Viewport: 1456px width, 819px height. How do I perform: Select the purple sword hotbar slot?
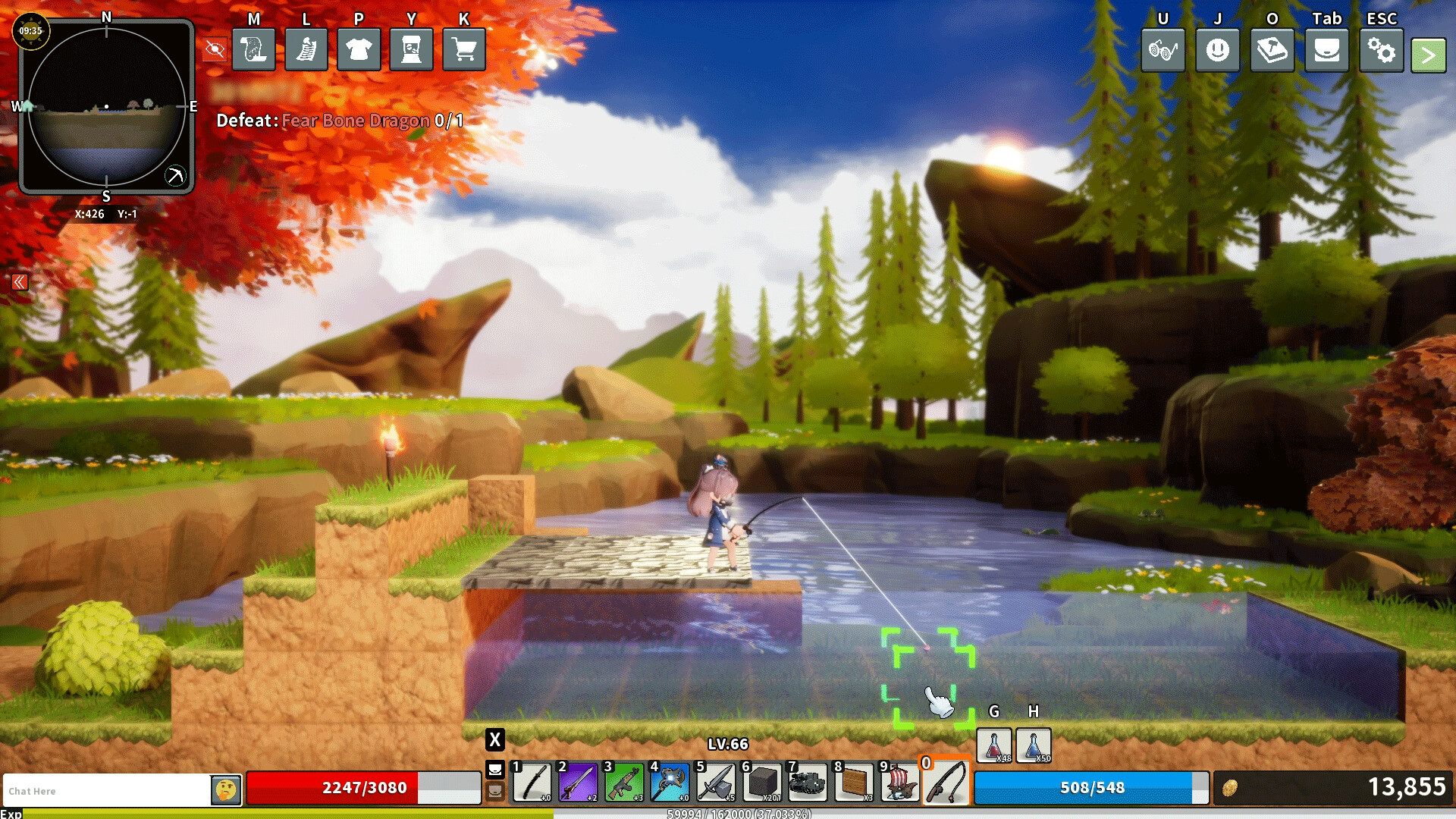(x=579, y=783)
